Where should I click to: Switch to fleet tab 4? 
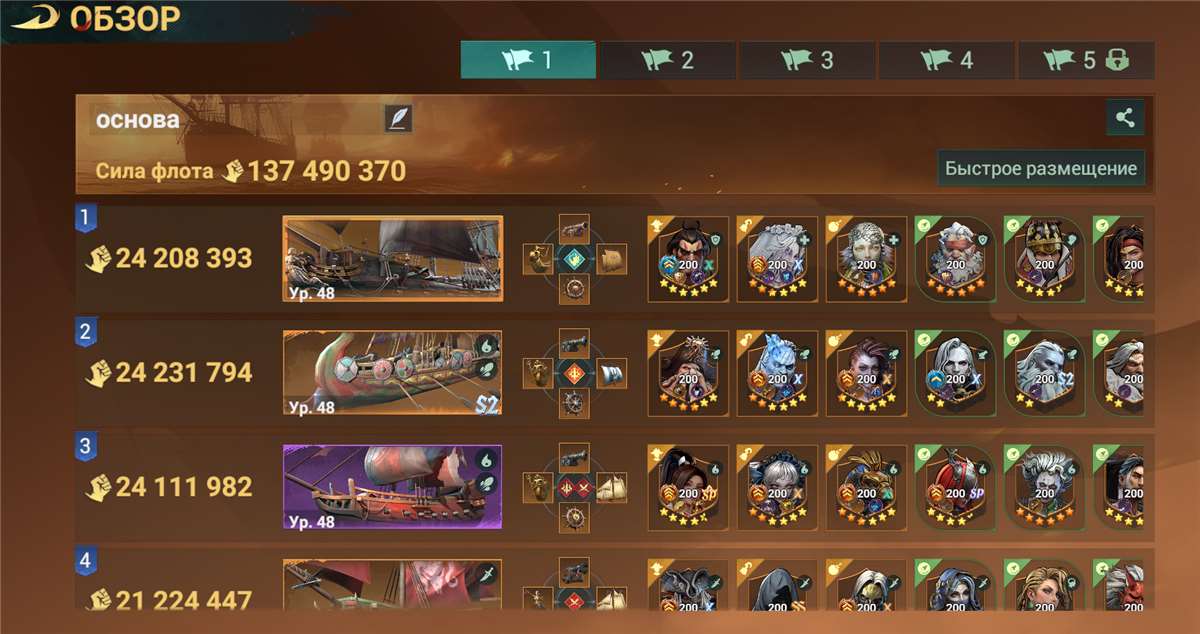[947, 60]
